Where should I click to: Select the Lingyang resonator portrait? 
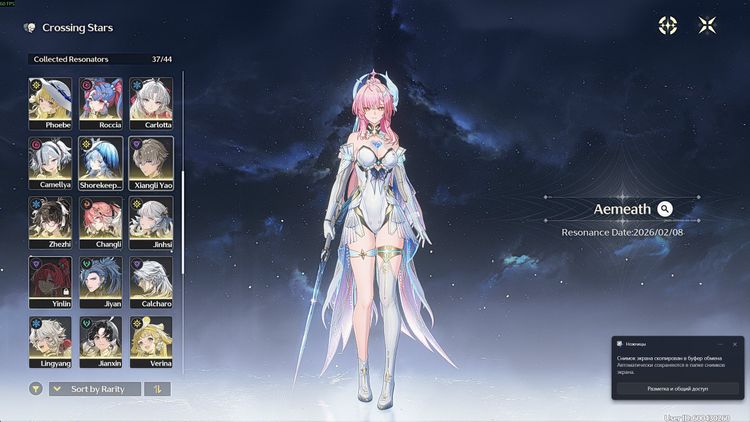pyautogui.click(x=49, y=342)
